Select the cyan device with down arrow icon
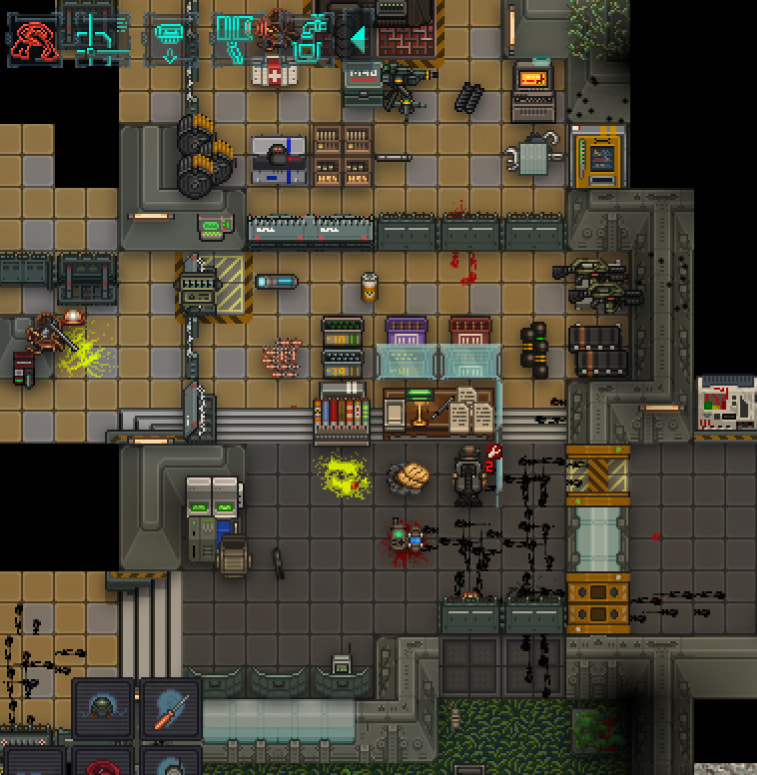Image resolution: width=757 pixels, height=775 pixels. point(168,39)
